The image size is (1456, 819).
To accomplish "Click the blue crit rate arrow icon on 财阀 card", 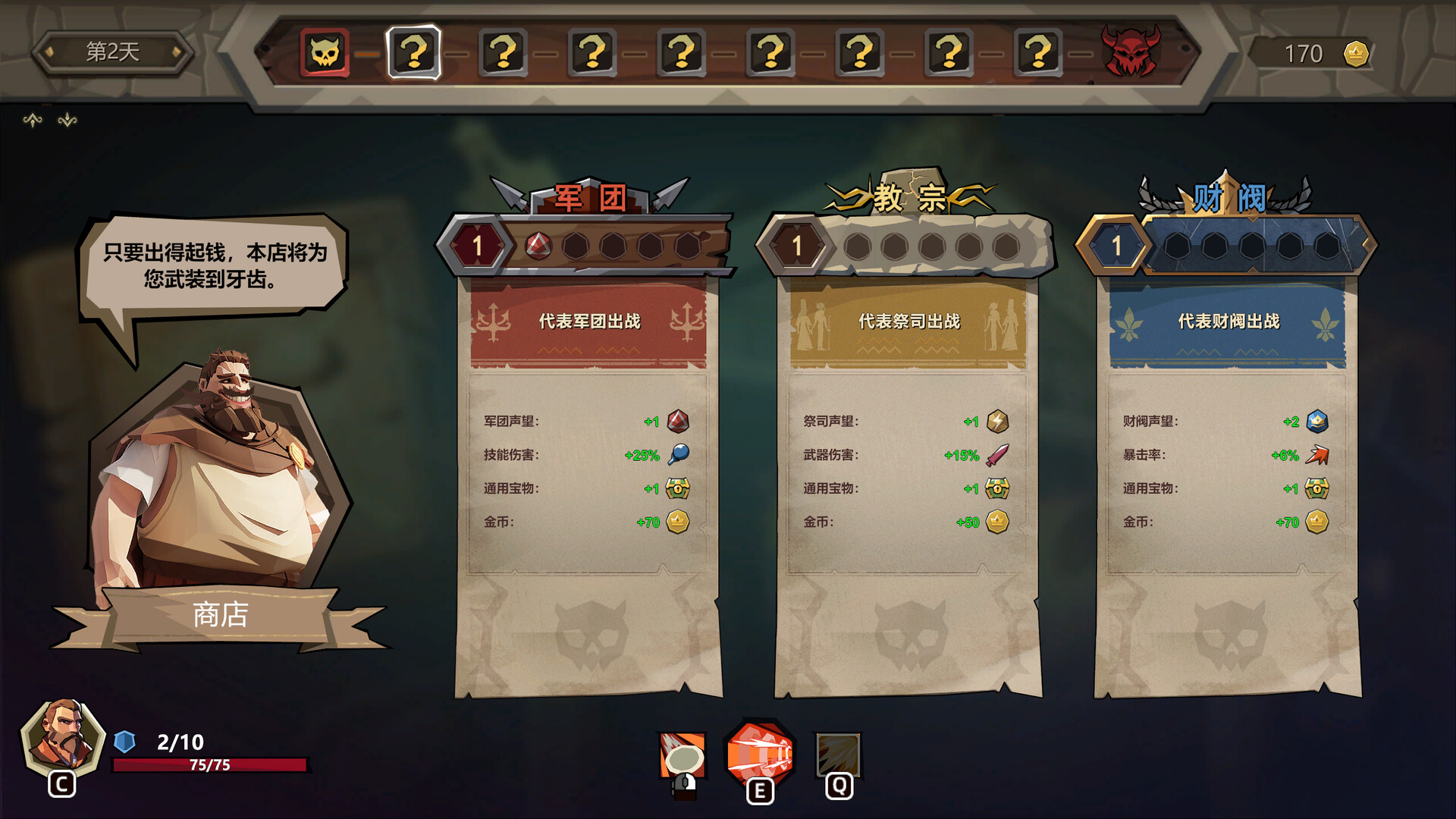I will (x=1319, y=456).
